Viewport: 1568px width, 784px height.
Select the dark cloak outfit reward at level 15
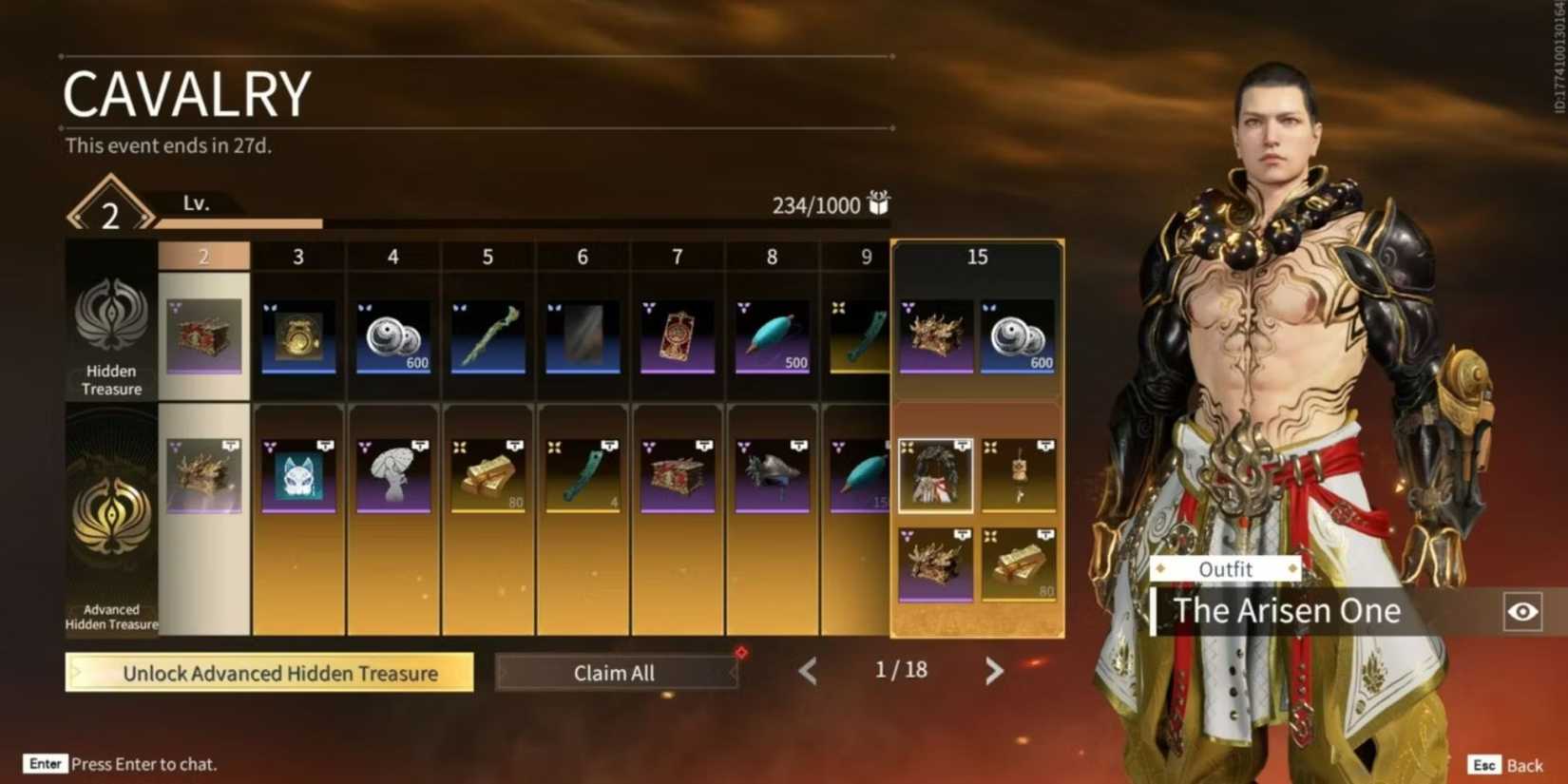935,473
